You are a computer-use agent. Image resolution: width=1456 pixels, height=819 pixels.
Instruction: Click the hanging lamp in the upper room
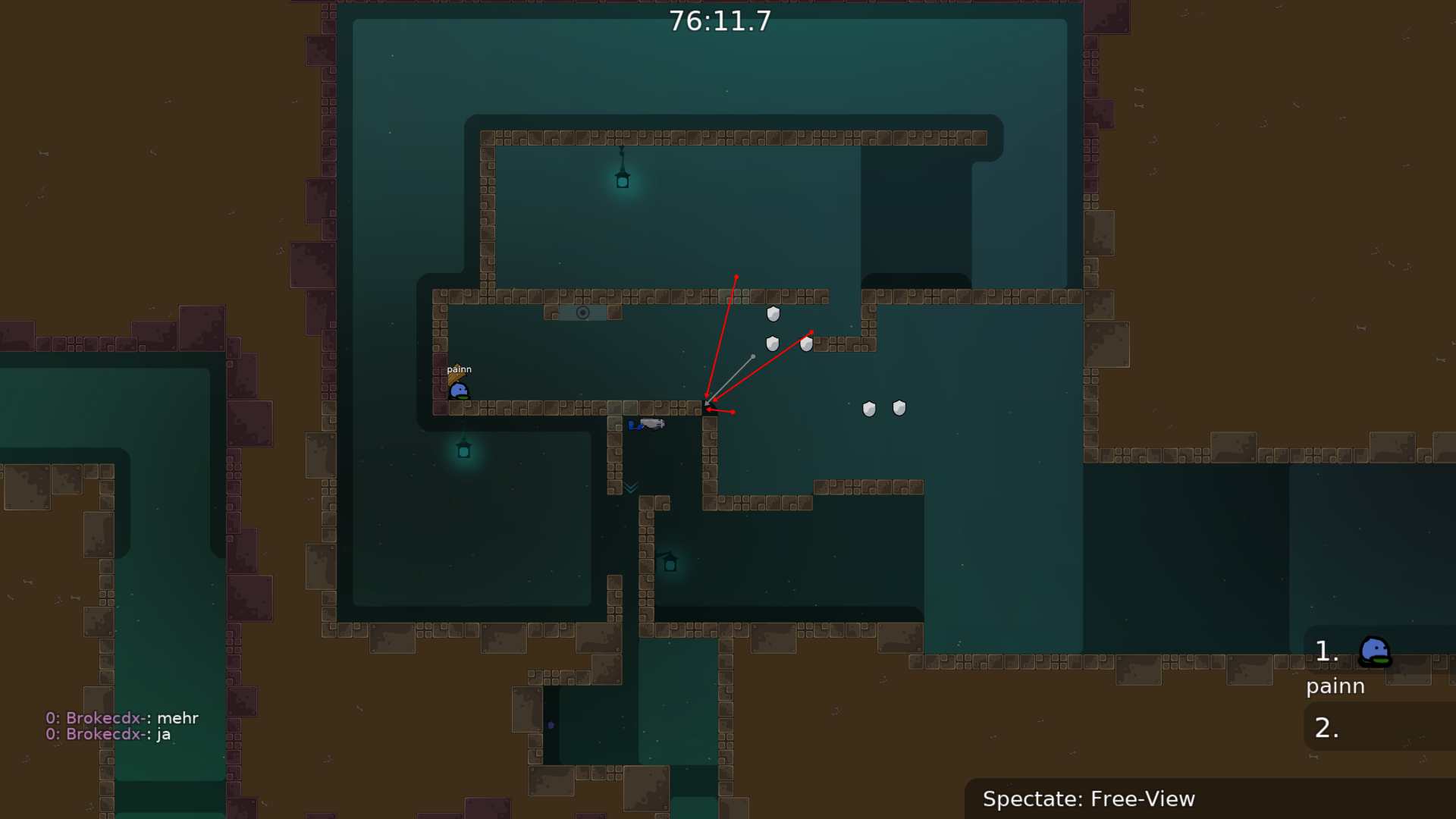pyautogui.click(x=622, y=179)
